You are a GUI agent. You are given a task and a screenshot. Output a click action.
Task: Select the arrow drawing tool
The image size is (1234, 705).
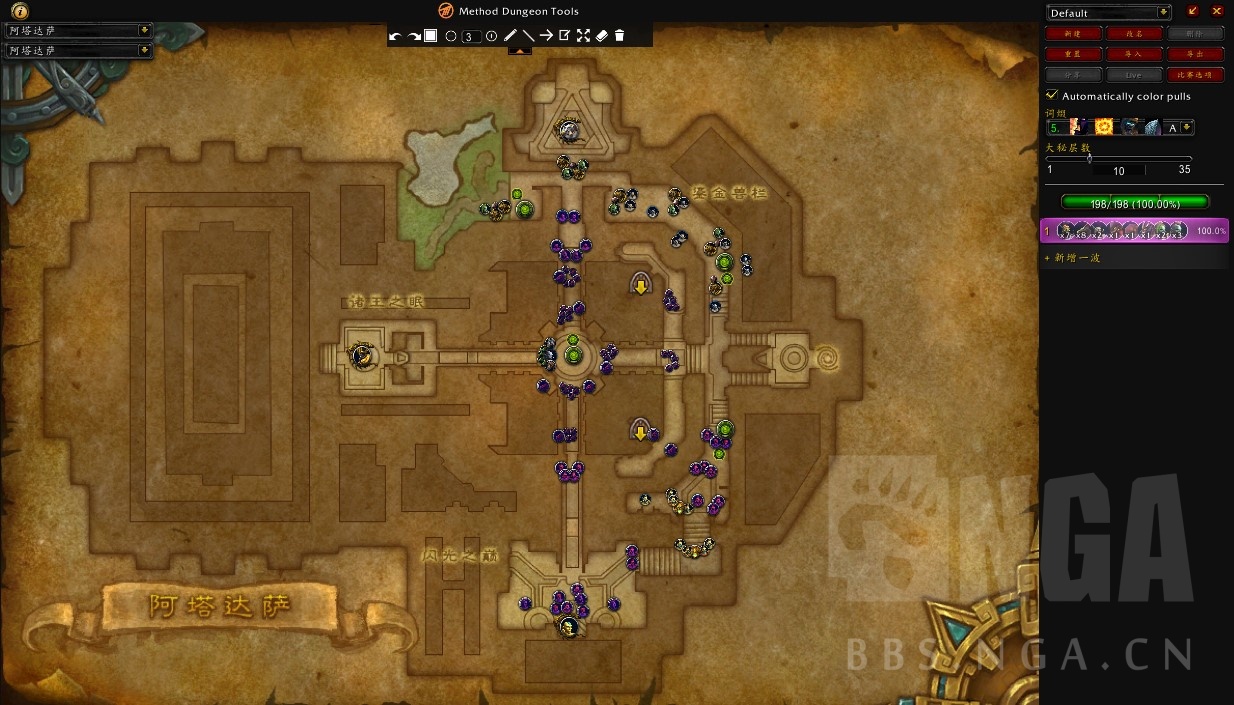tap(546, 36)
